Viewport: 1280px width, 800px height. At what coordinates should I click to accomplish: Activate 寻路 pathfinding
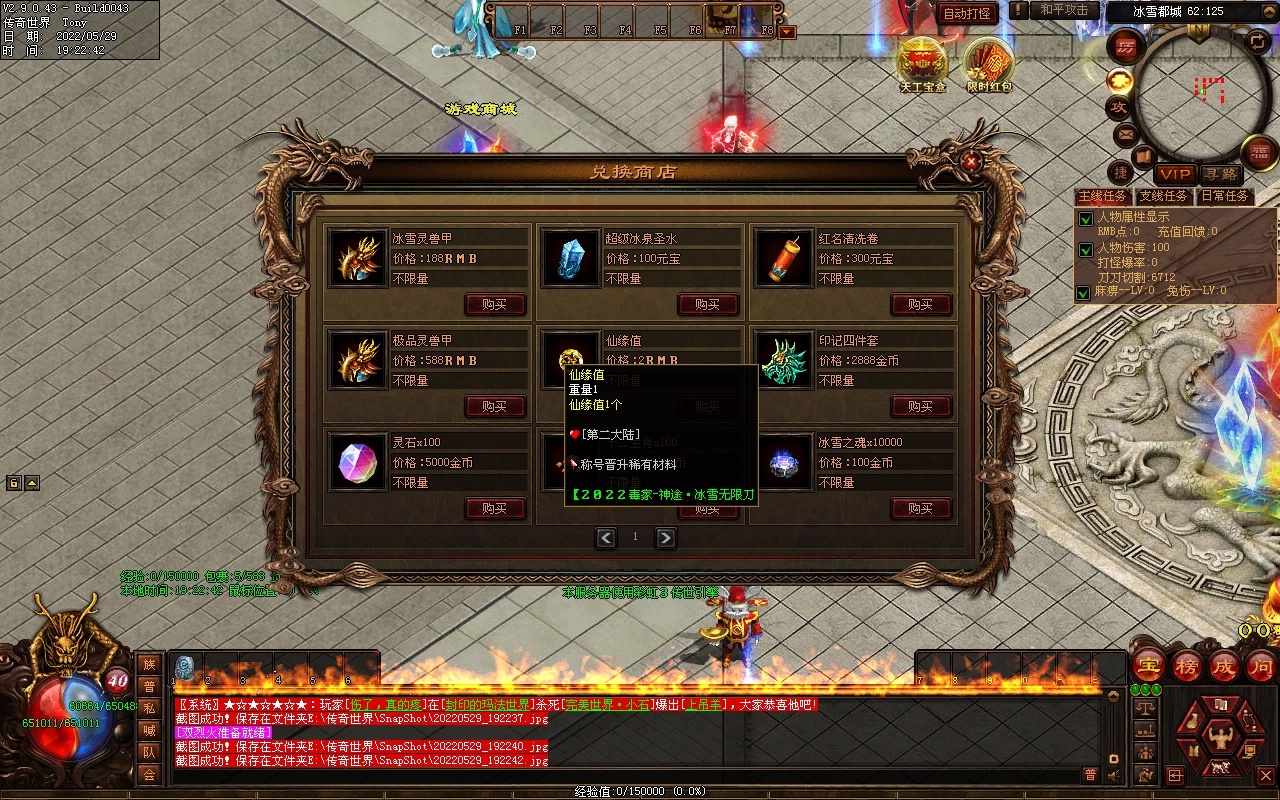1219,174
